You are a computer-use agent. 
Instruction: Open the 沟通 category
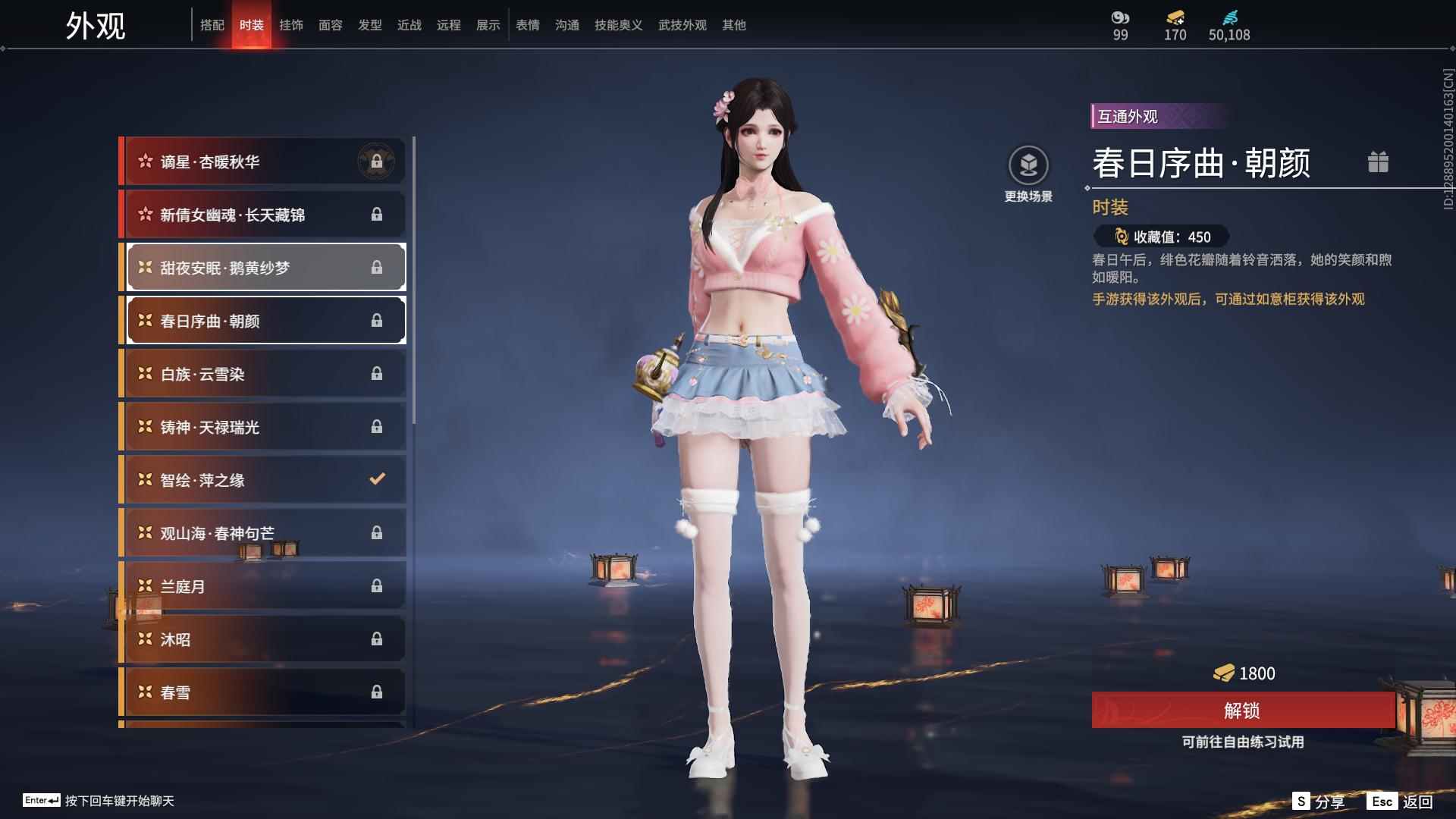coord(566,24)
